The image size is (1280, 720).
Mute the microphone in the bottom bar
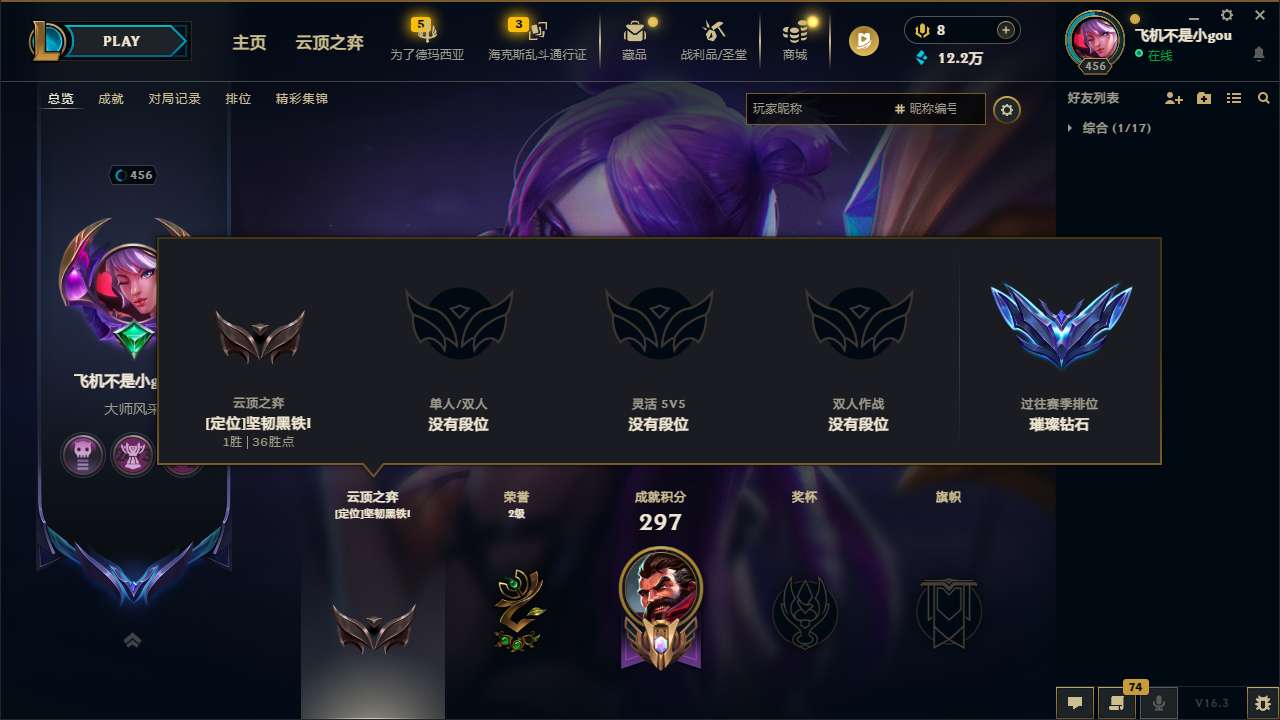coord(1158,703)
